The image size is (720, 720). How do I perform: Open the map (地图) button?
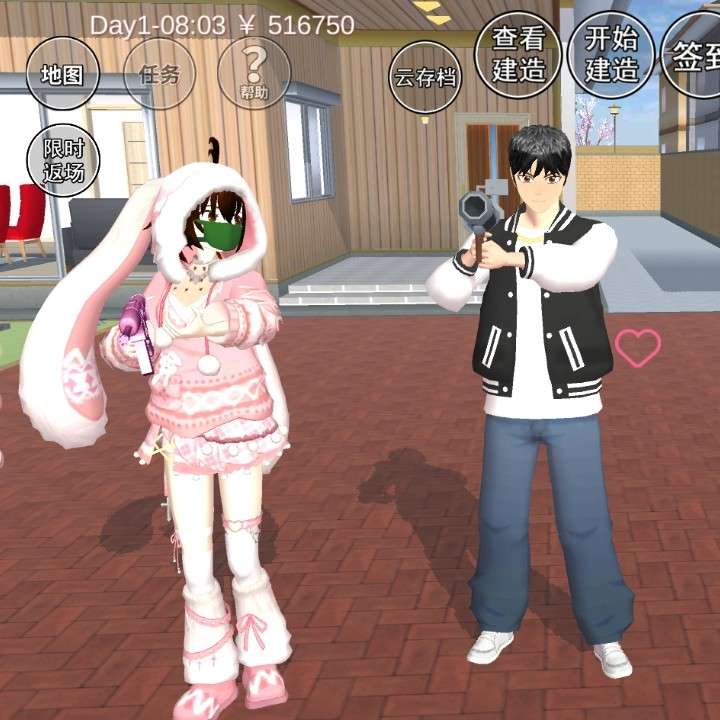click(62, 74)
